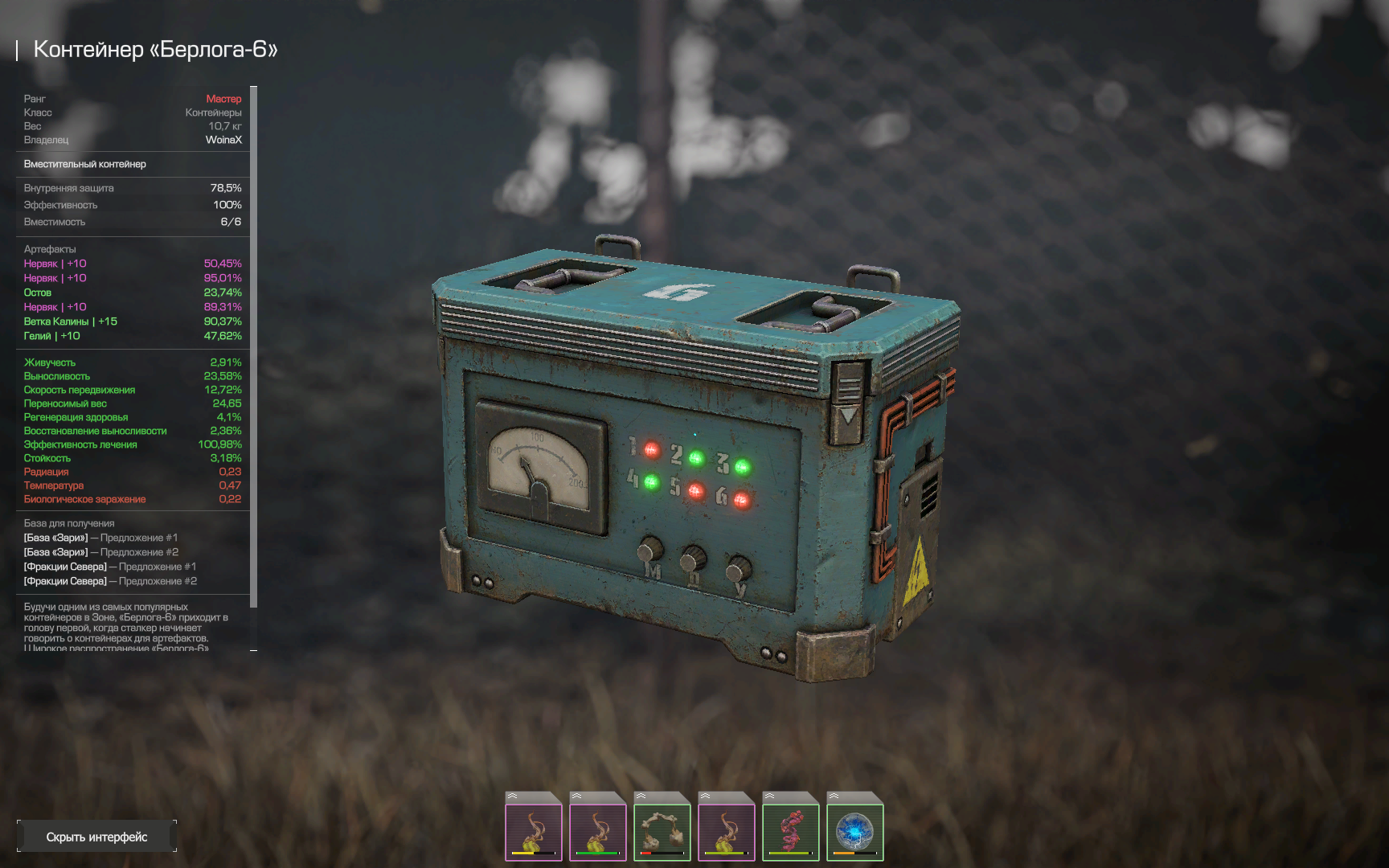Pick the Остов entry in the artifacts list
The image size is (1389, 868).
point(133,293)
